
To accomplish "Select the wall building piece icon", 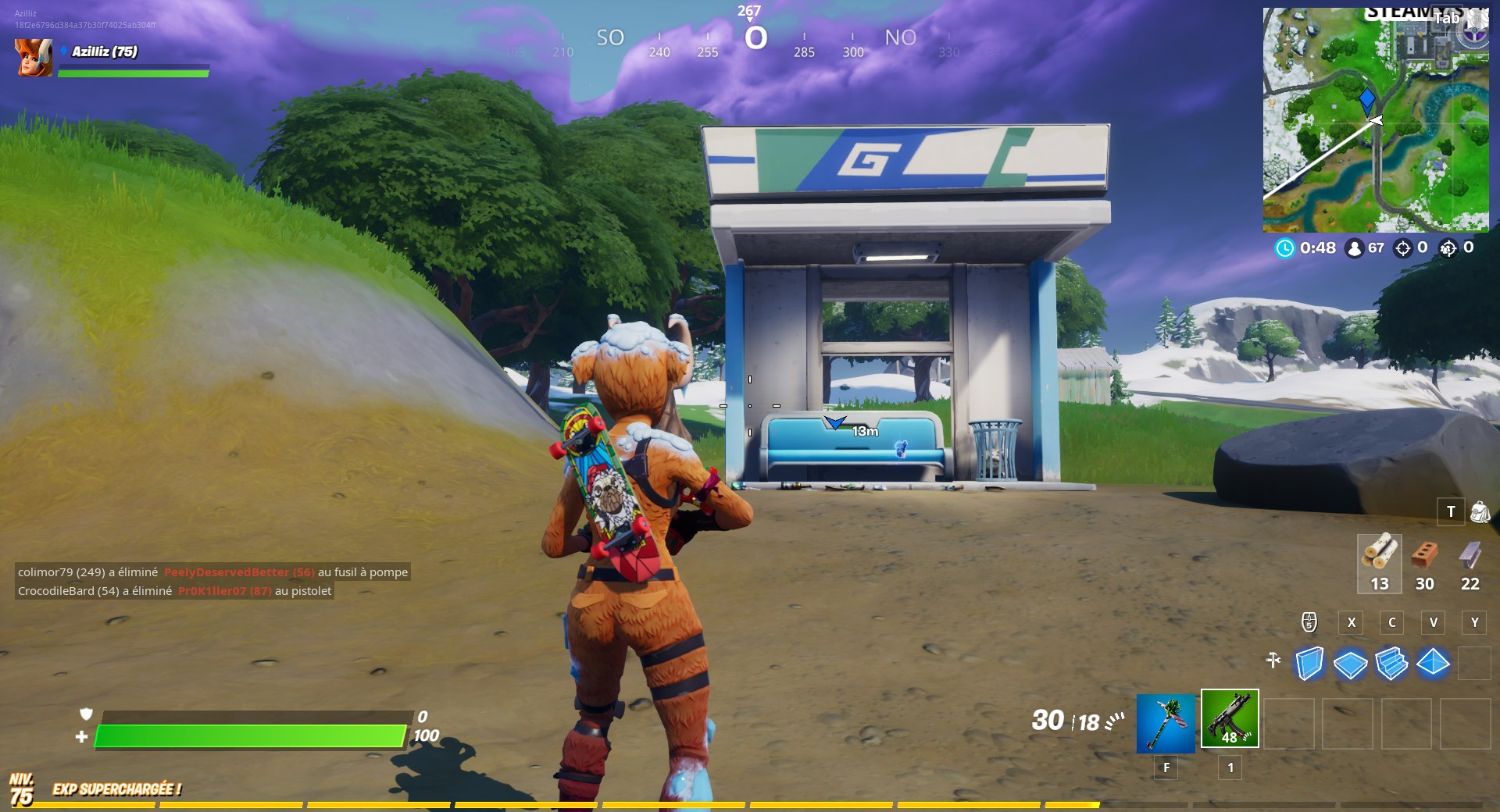I will [1310, 664].
